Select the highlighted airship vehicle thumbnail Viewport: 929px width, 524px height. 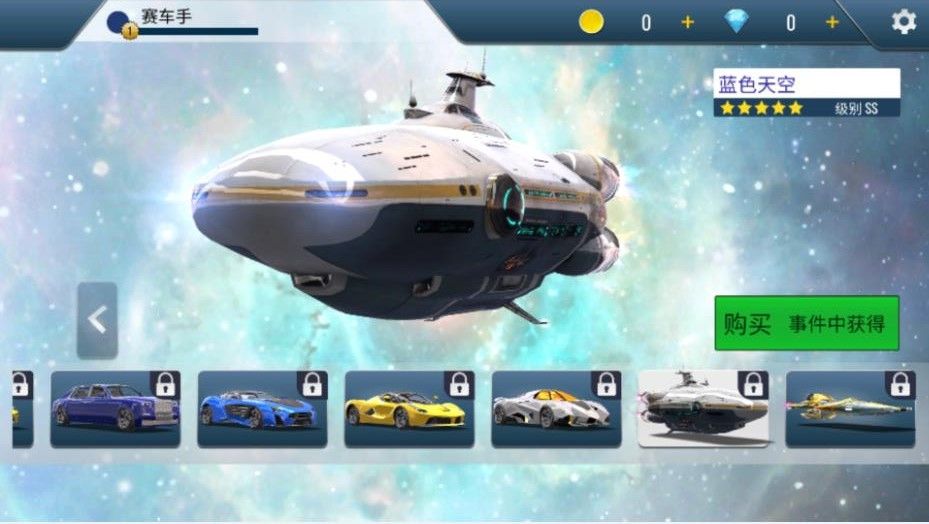703,408
